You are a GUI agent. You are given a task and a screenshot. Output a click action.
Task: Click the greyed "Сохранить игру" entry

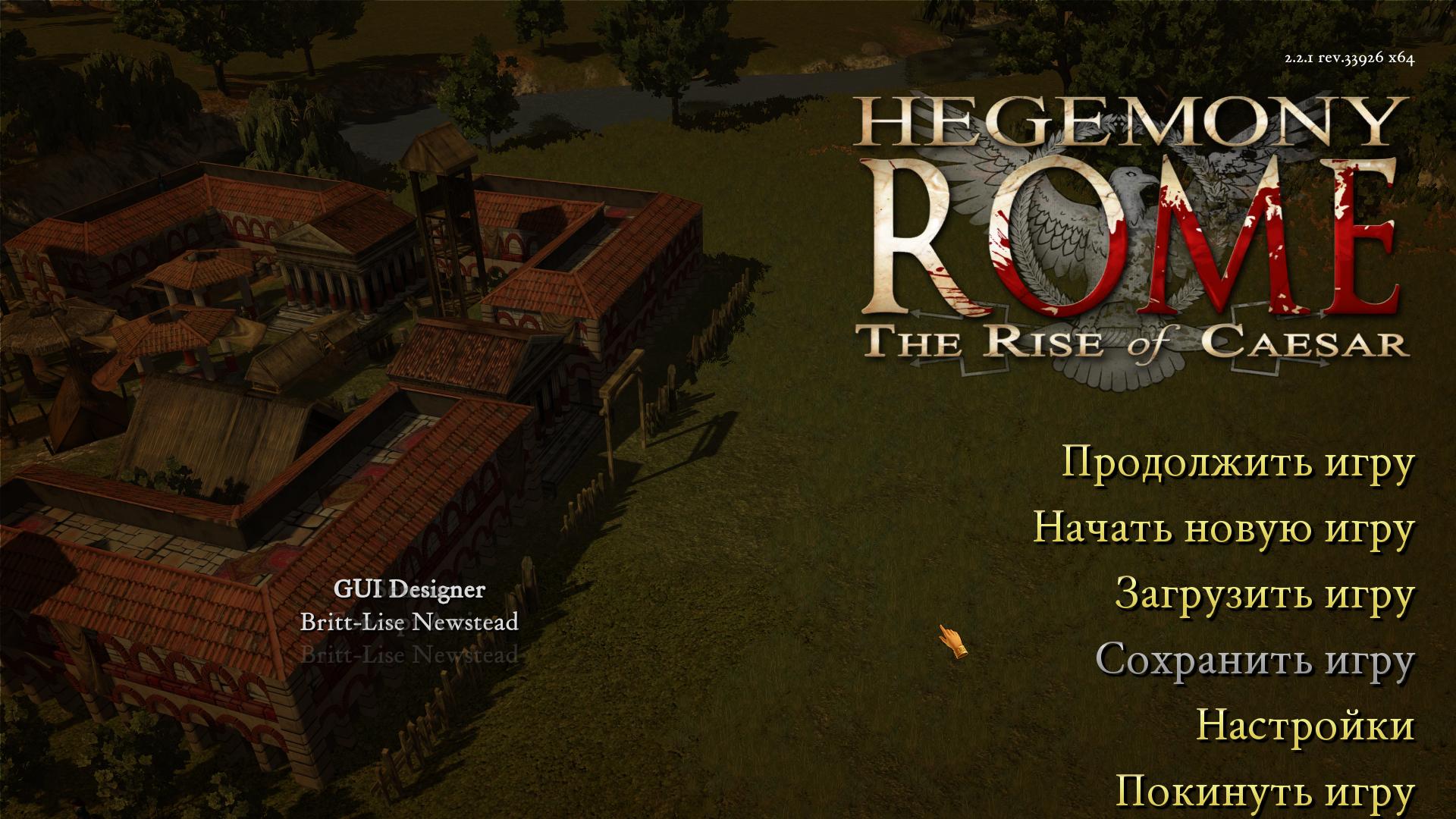point(1254,660)
